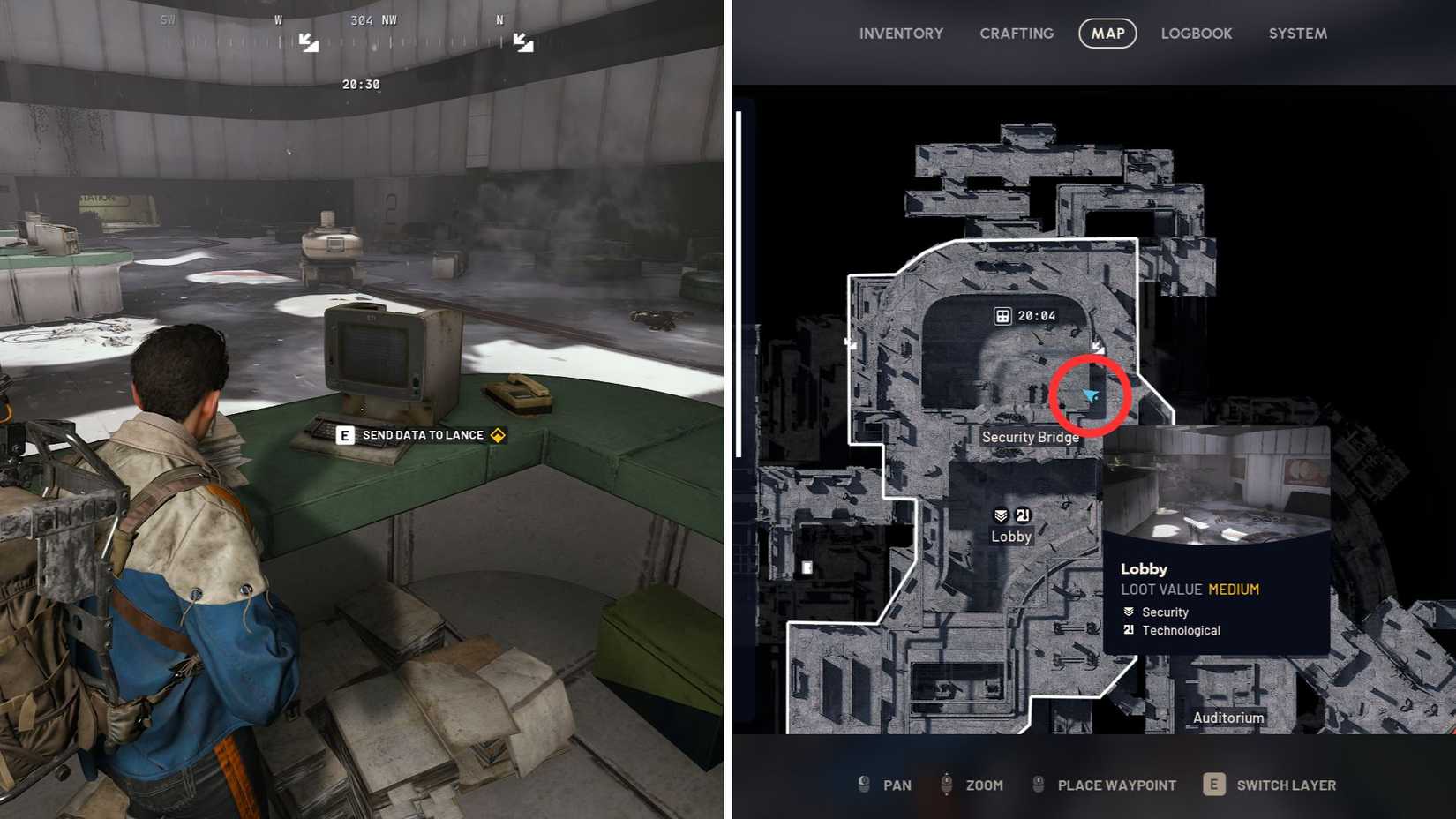Switch to the Logbook tab
The height and width of the screenshot is (819, 1456).
[x=1197, y=34]
